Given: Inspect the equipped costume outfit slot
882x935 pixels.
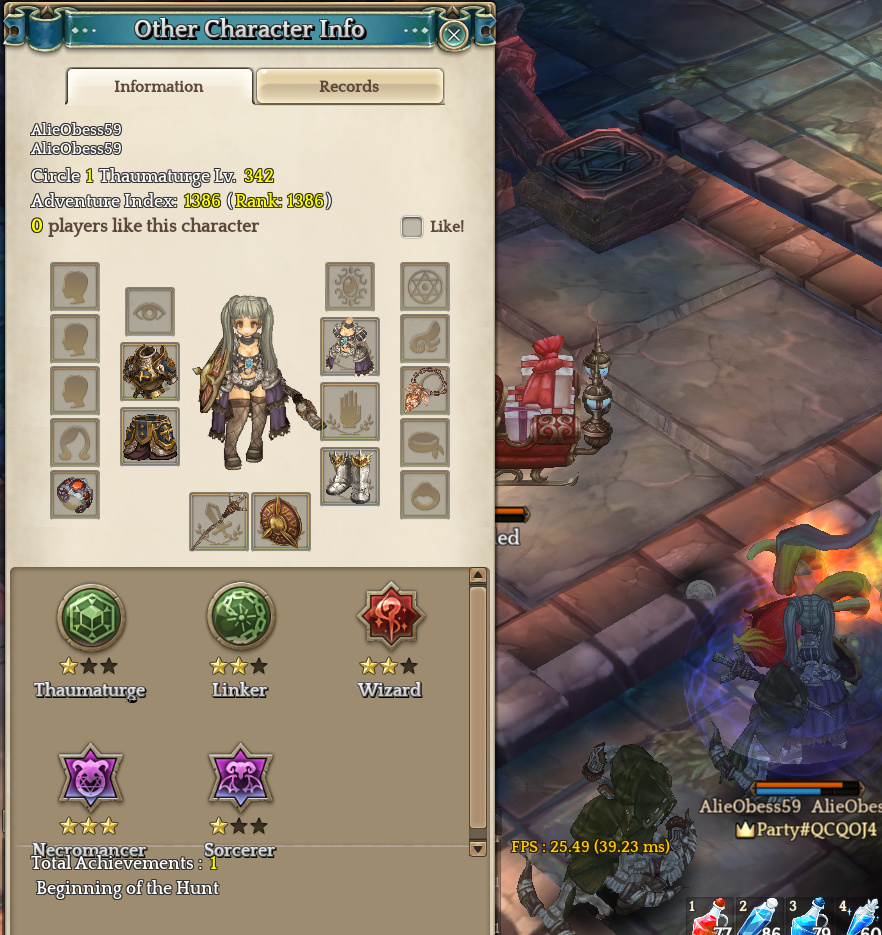Looking at the screenshot, I should pos(350,347).
